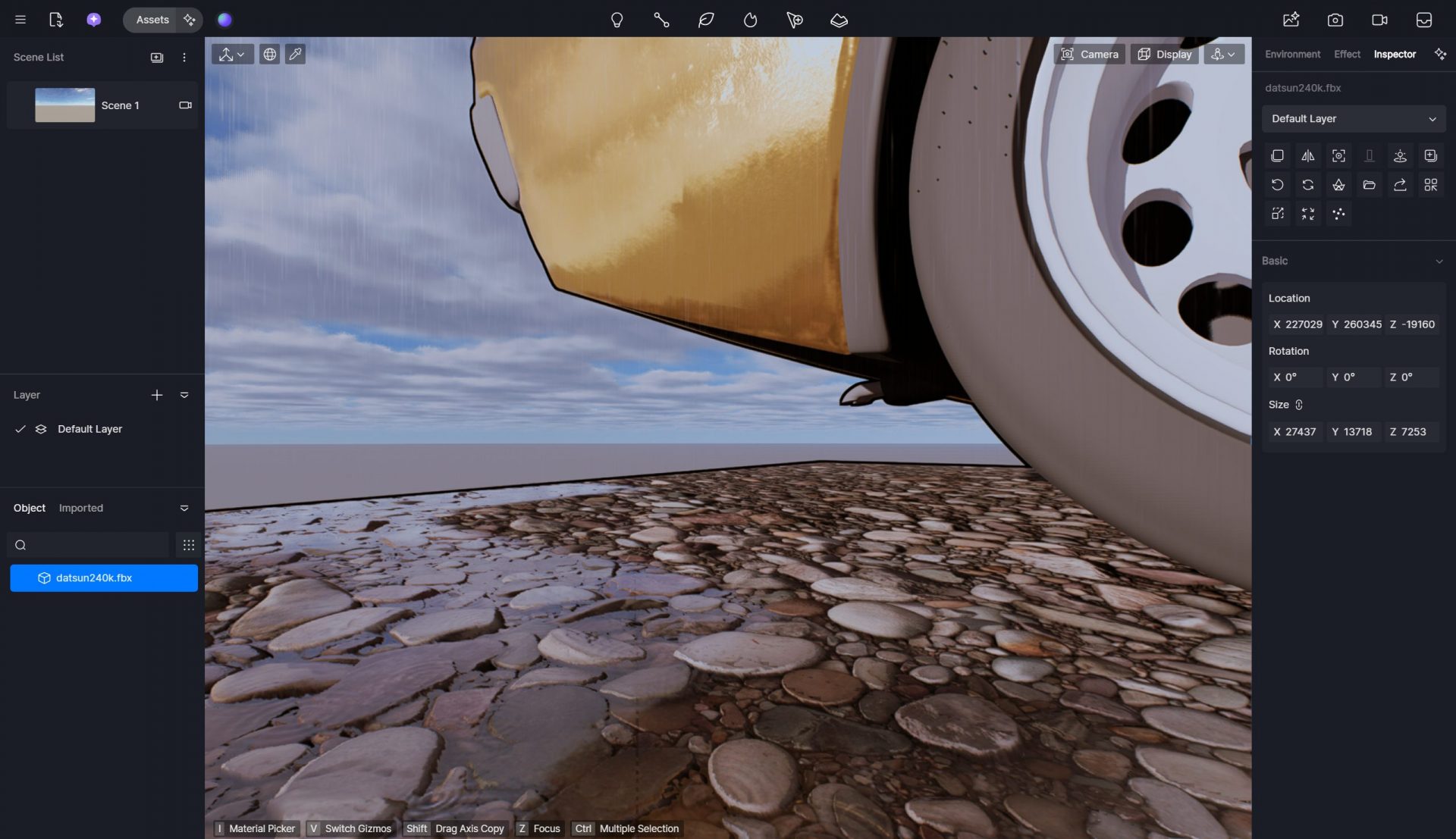Toggle the Default Layer checkmark
Viewport: 1456px width, 839px height.
[x=20, y=429]
